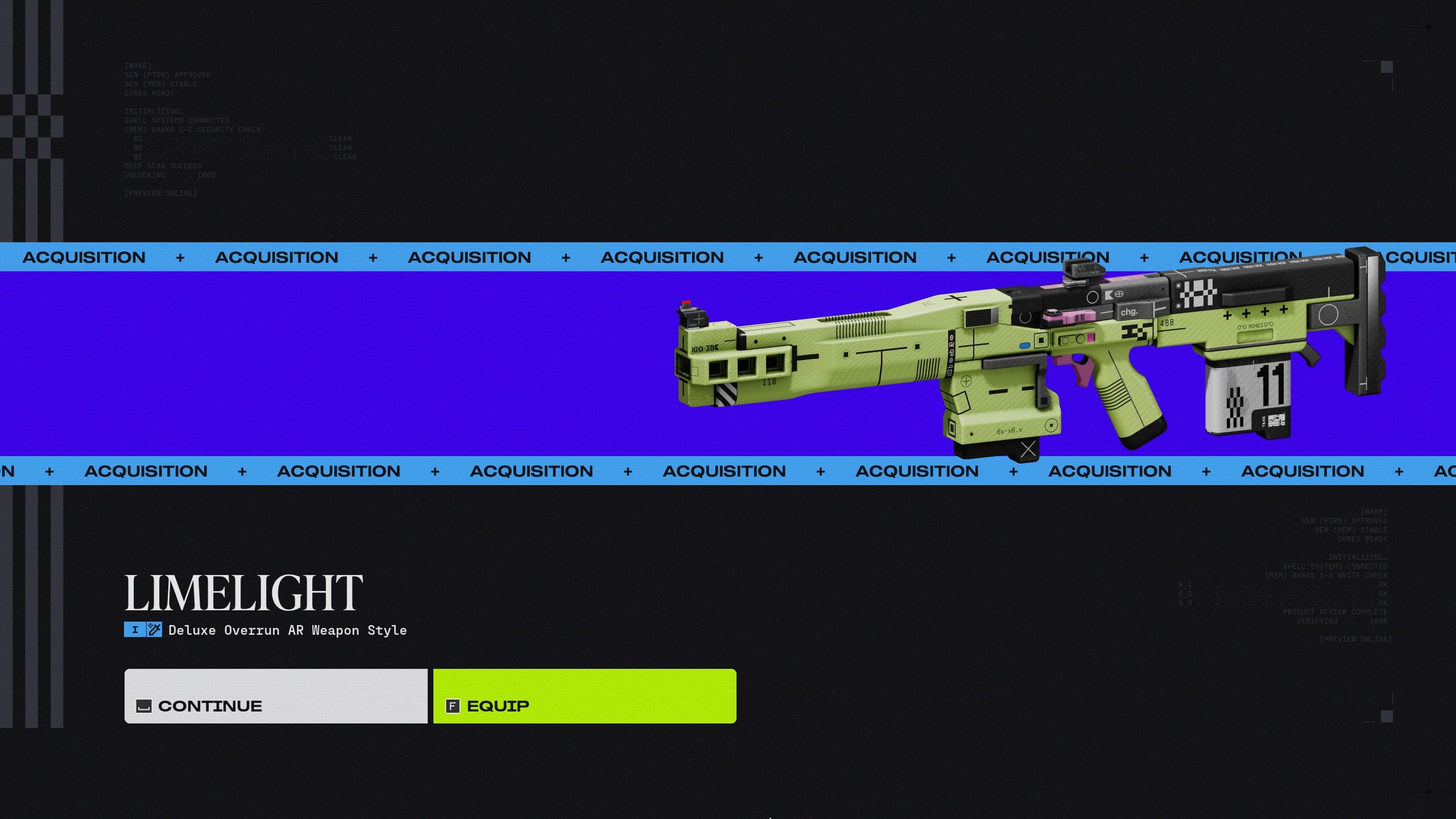The height and width of the screenshot is (819, 1456).
Task: Click the Continue button
Action: [x=276, y=696]
